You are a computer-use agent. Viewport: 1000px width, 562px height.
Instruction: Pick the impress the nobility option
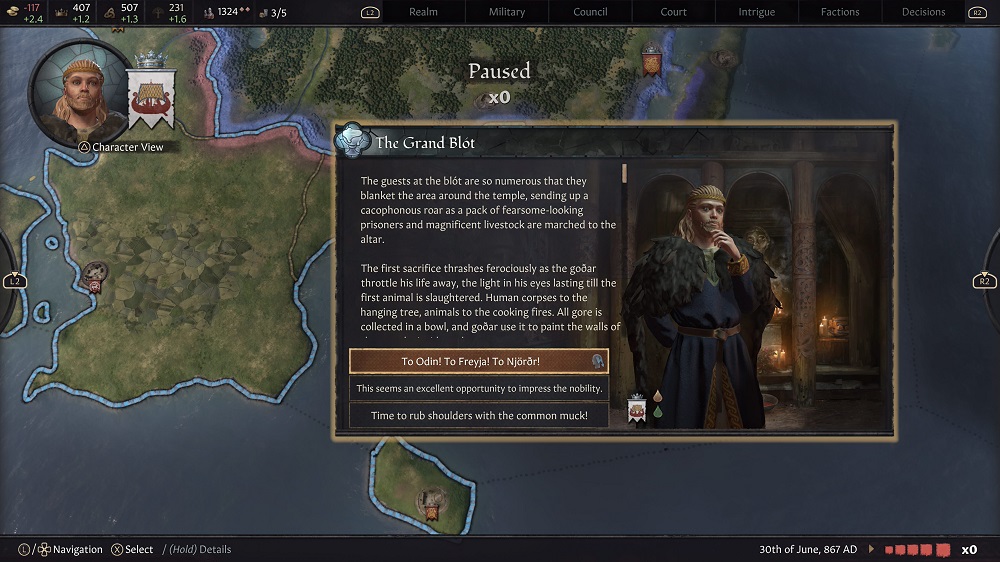478,388
